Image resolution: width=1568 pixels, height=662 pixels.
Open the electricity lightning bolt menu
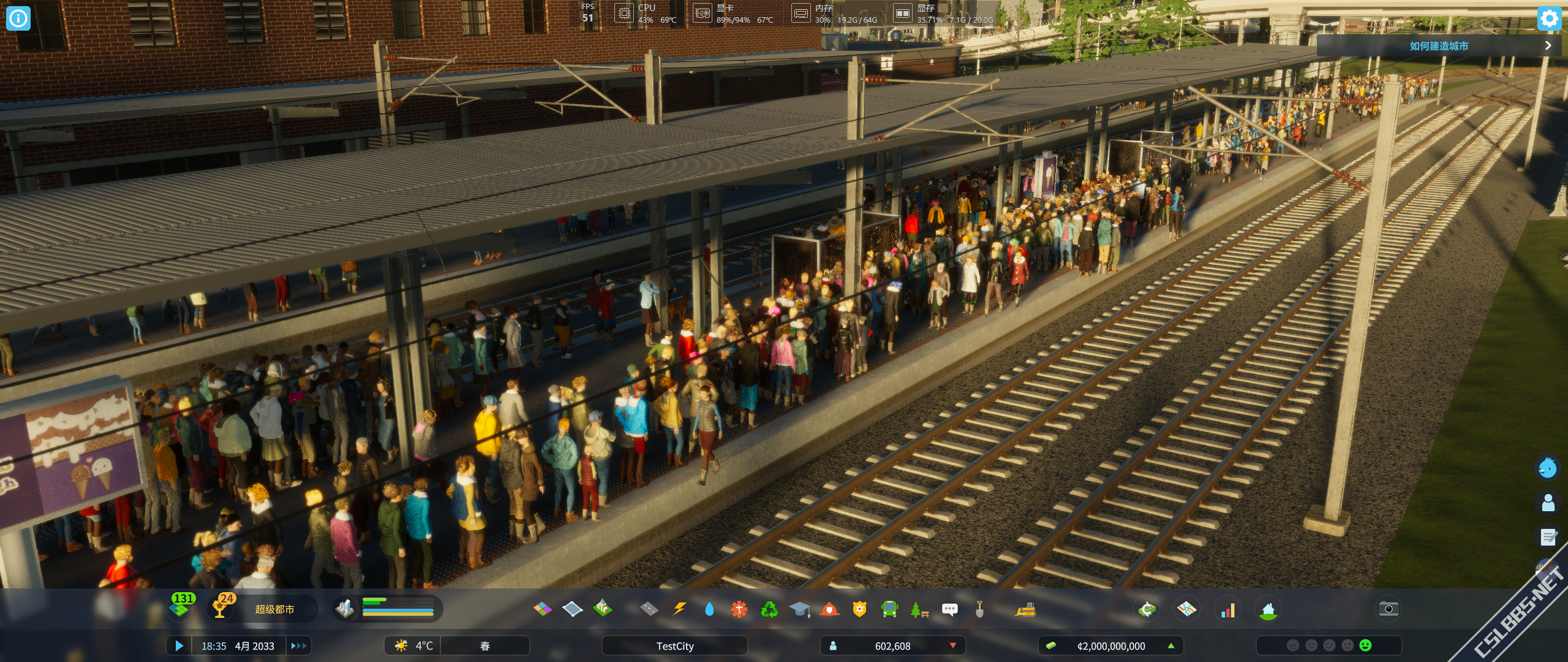point(679,609)
